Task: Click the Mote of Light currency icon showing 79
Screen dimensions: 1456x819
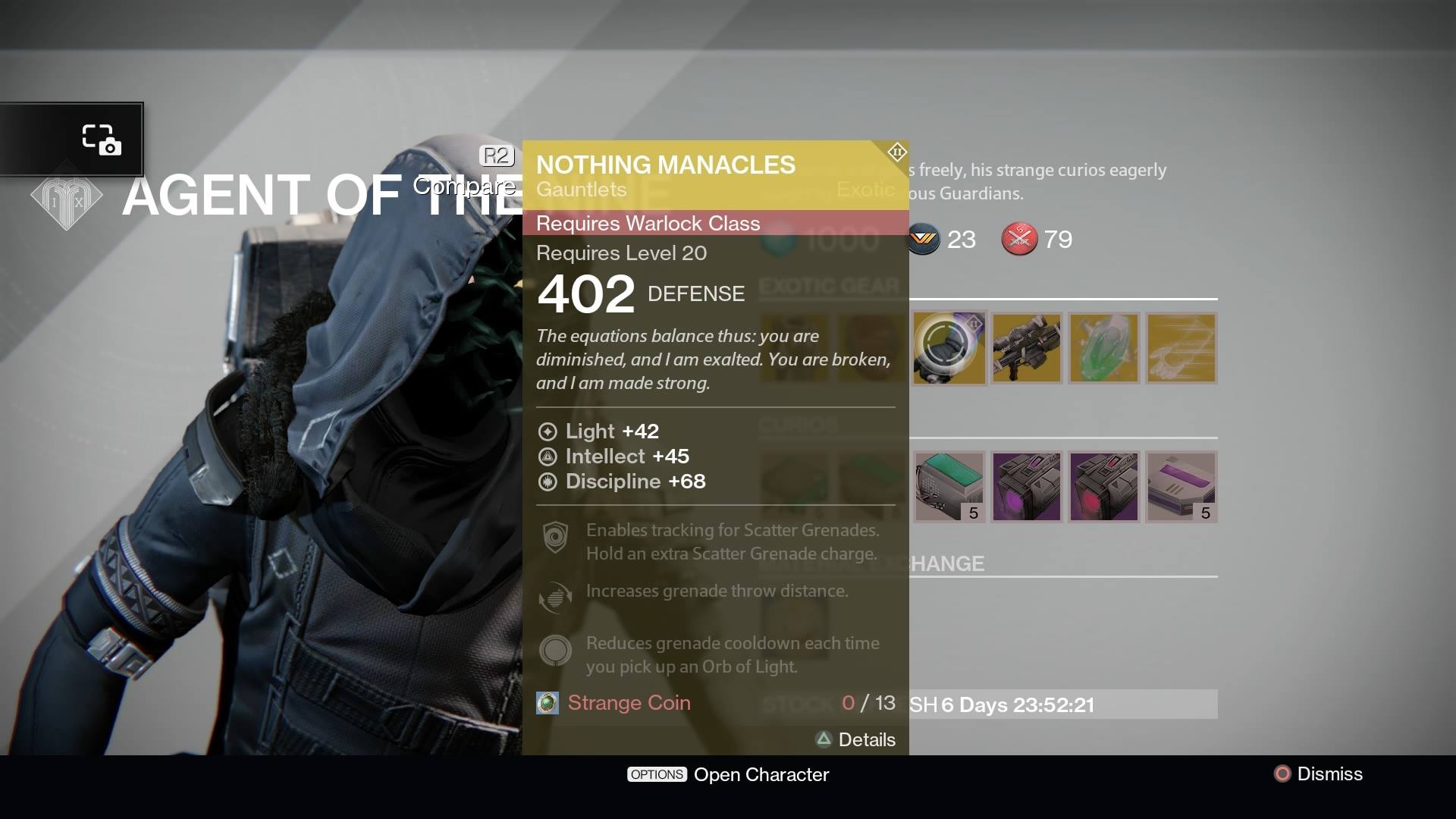Action: (x=1020, y=239)
